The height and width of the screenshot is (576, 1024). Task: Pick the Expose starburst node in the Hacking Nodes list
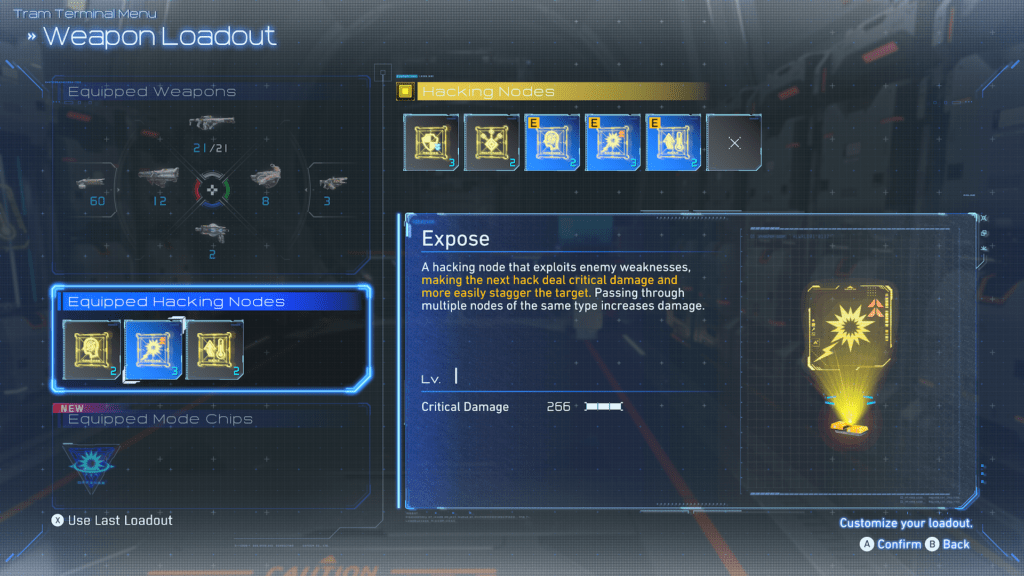pos(613,143)
